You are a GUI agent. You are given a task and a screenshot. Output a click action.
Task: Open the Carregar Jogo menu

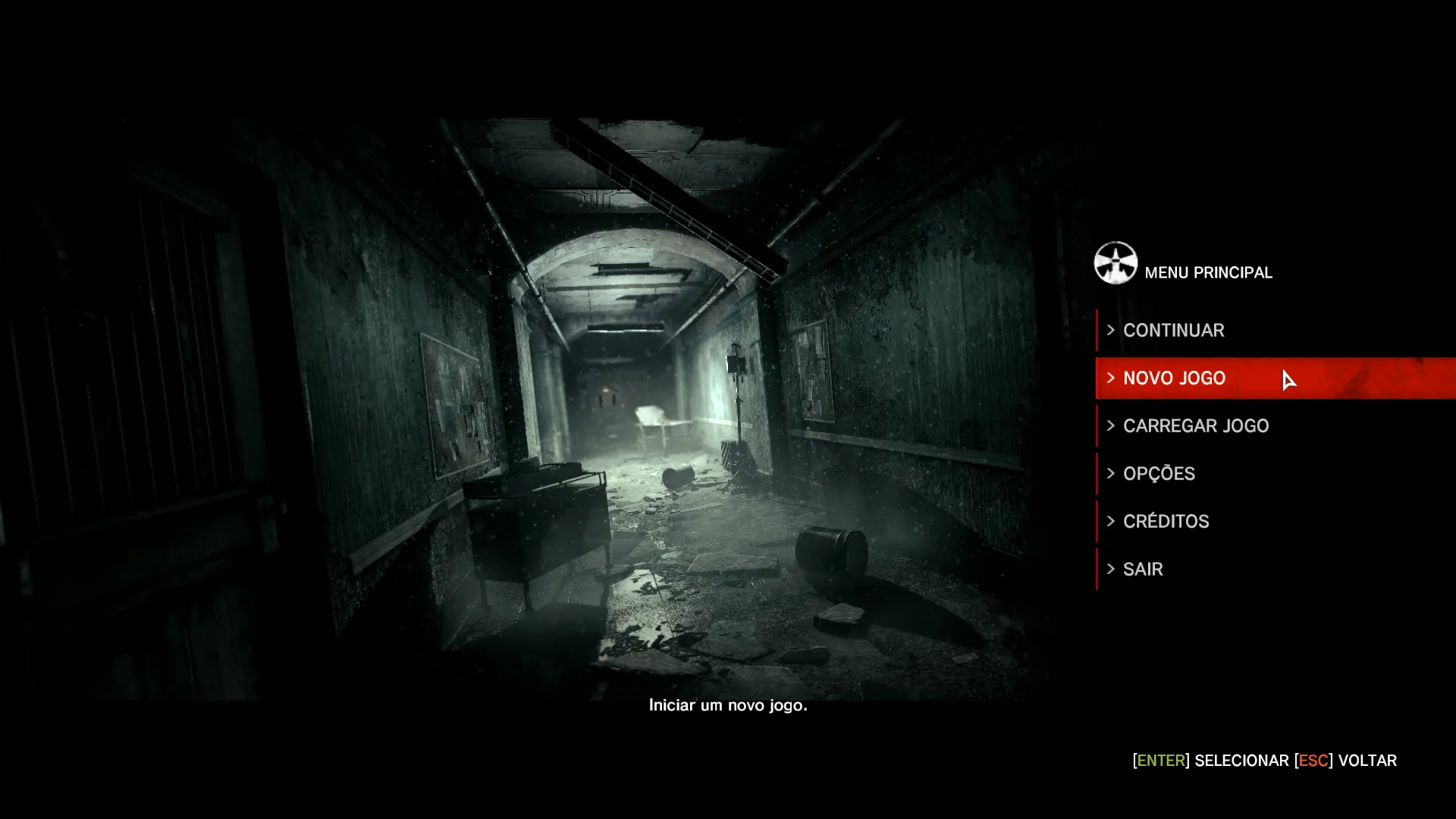[1195, 426]
